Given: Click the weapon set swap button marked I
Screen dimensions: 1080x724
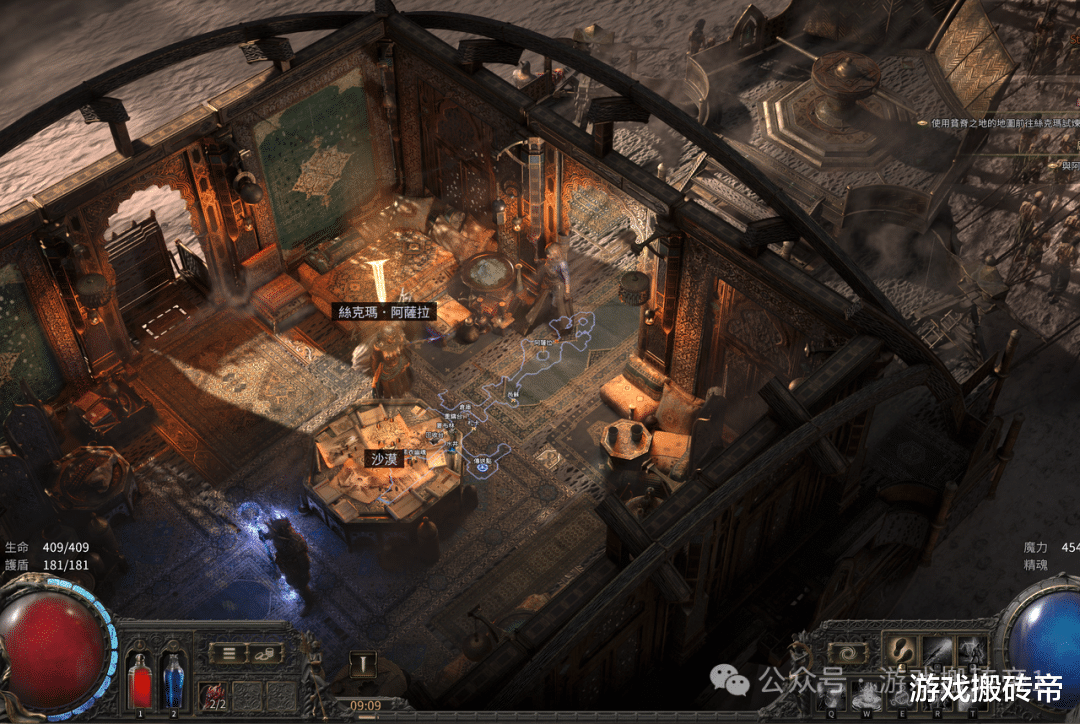Looking at the screenshot, I should pos(364,664).
